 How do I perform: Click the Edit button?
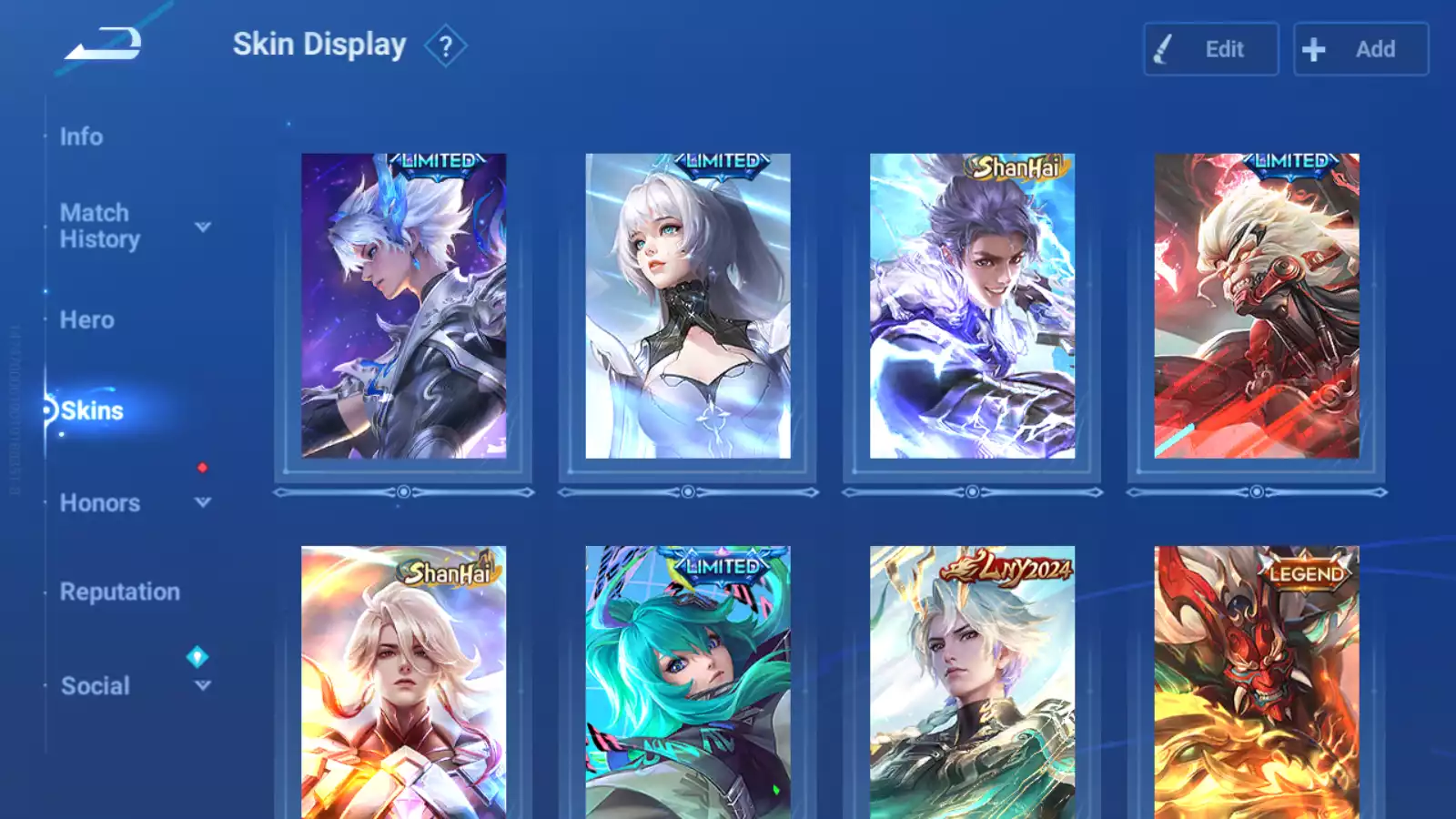pyautogui.click(x=1210, y=49)
